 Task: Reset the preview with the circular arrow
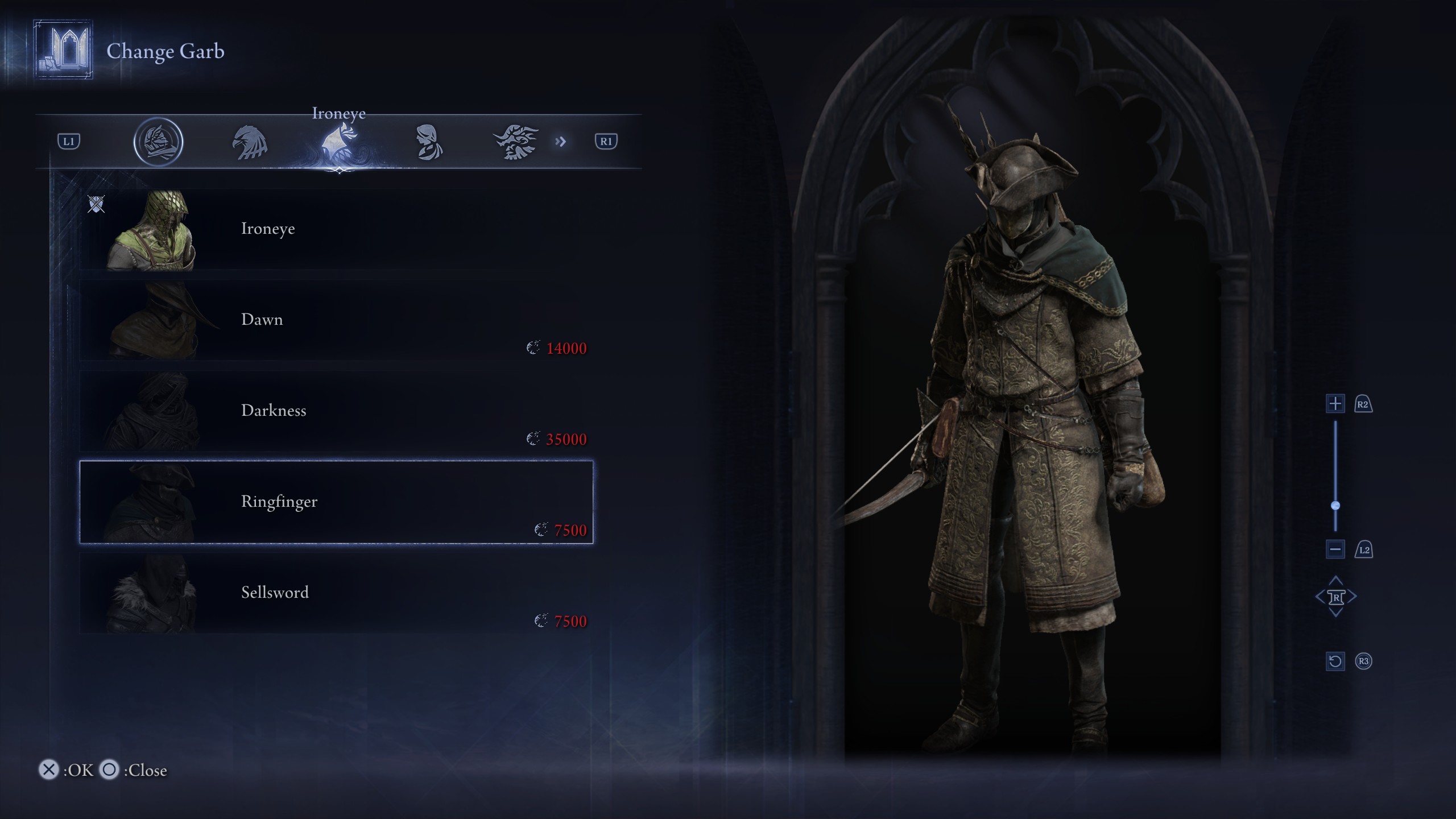(x=1335, y=661)
